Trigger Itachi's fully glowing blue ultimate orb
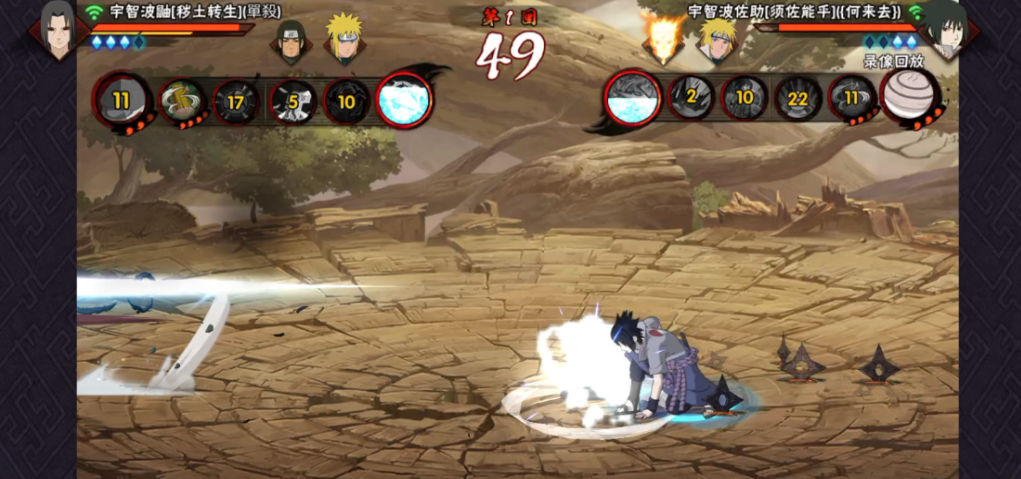 click(x=405, y=99)
